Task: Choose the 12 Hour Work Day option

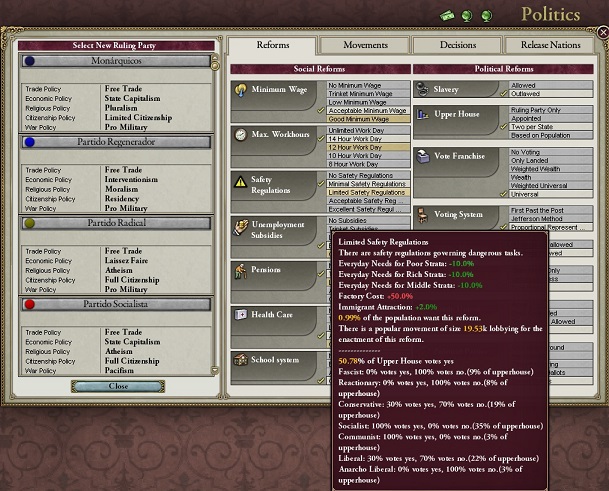Action: pyautogui.click(x=366, y=148)
